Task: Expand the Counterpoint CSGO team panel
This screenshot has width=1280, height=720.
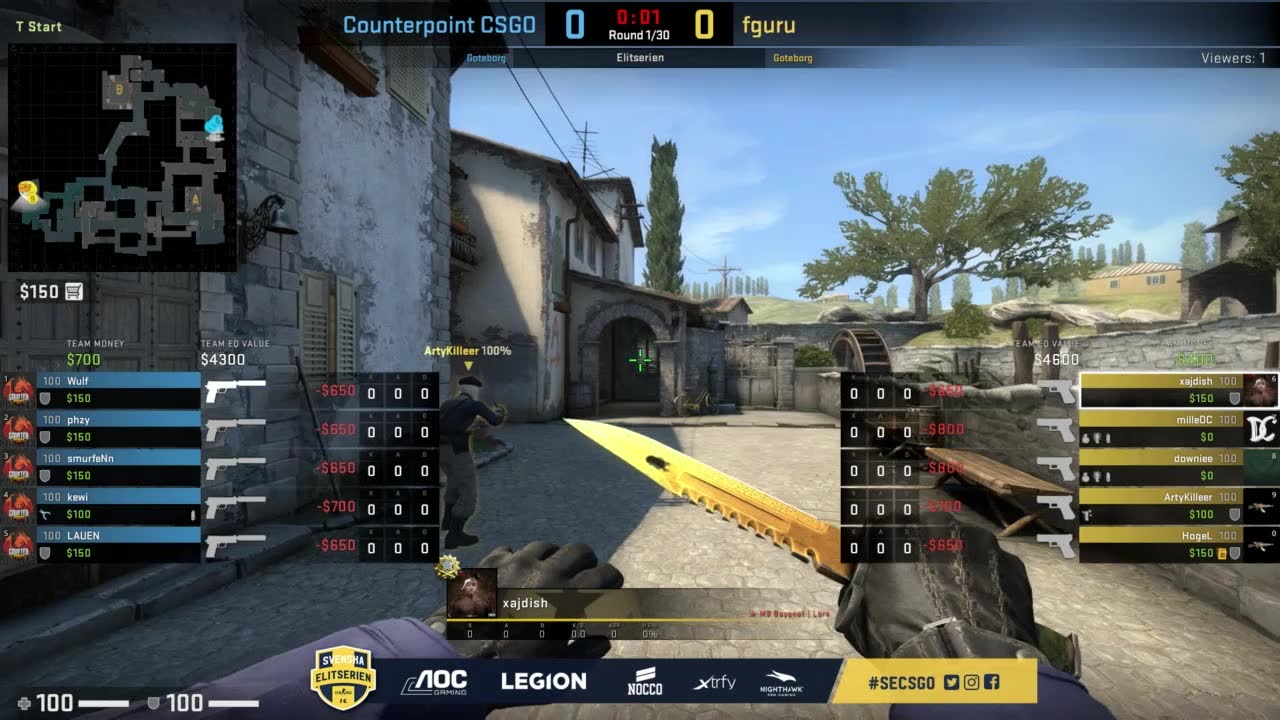Action: [440, 25]
